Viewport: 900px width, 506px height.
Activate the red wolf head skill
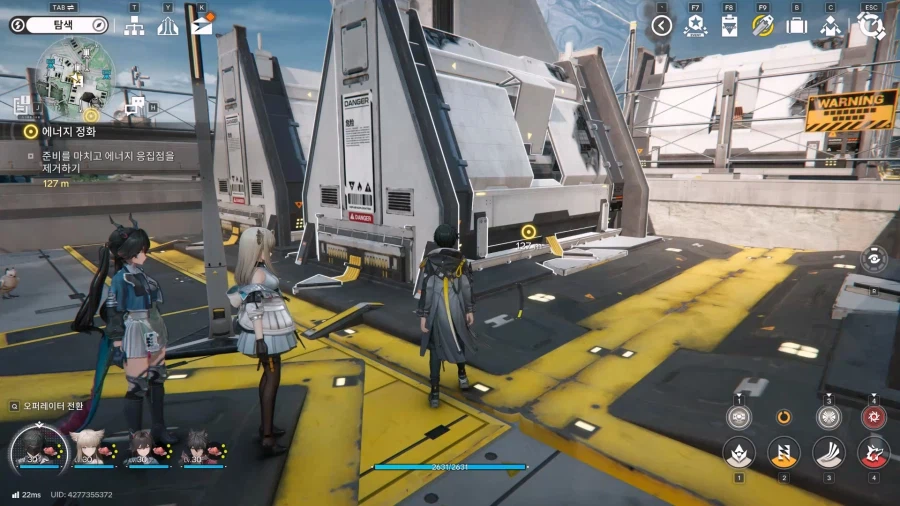(x=873, y=452)
